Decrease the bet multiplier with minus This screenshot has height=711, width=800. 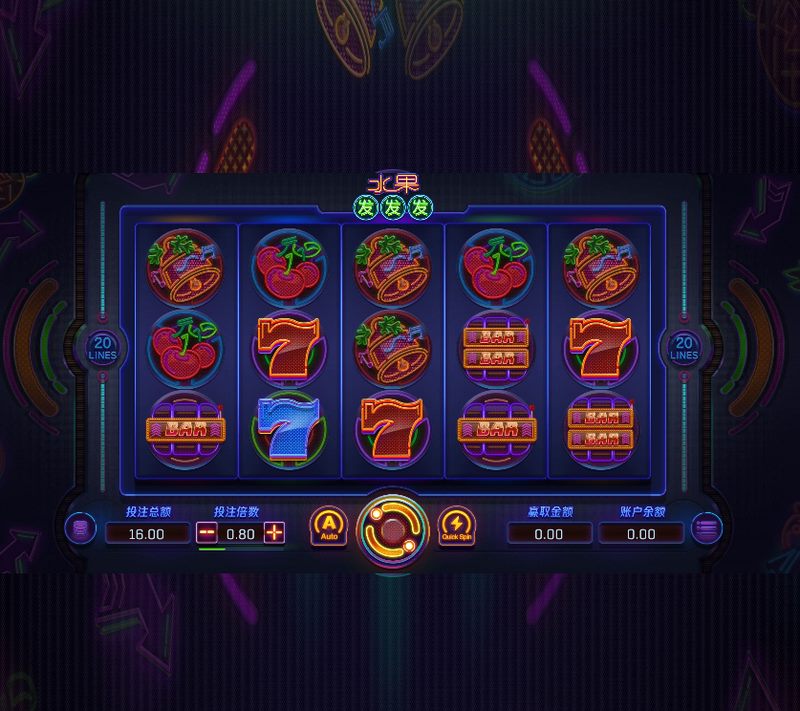click(x=207, y=533)
